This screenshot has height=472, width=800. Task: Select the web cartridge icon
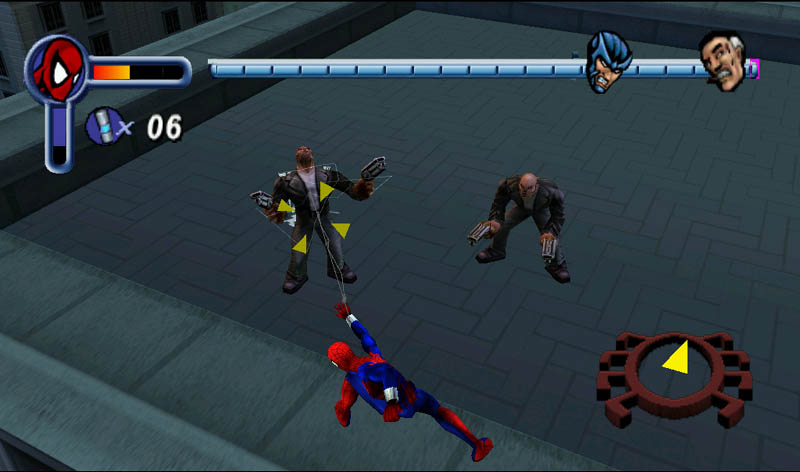pos(102,125)
